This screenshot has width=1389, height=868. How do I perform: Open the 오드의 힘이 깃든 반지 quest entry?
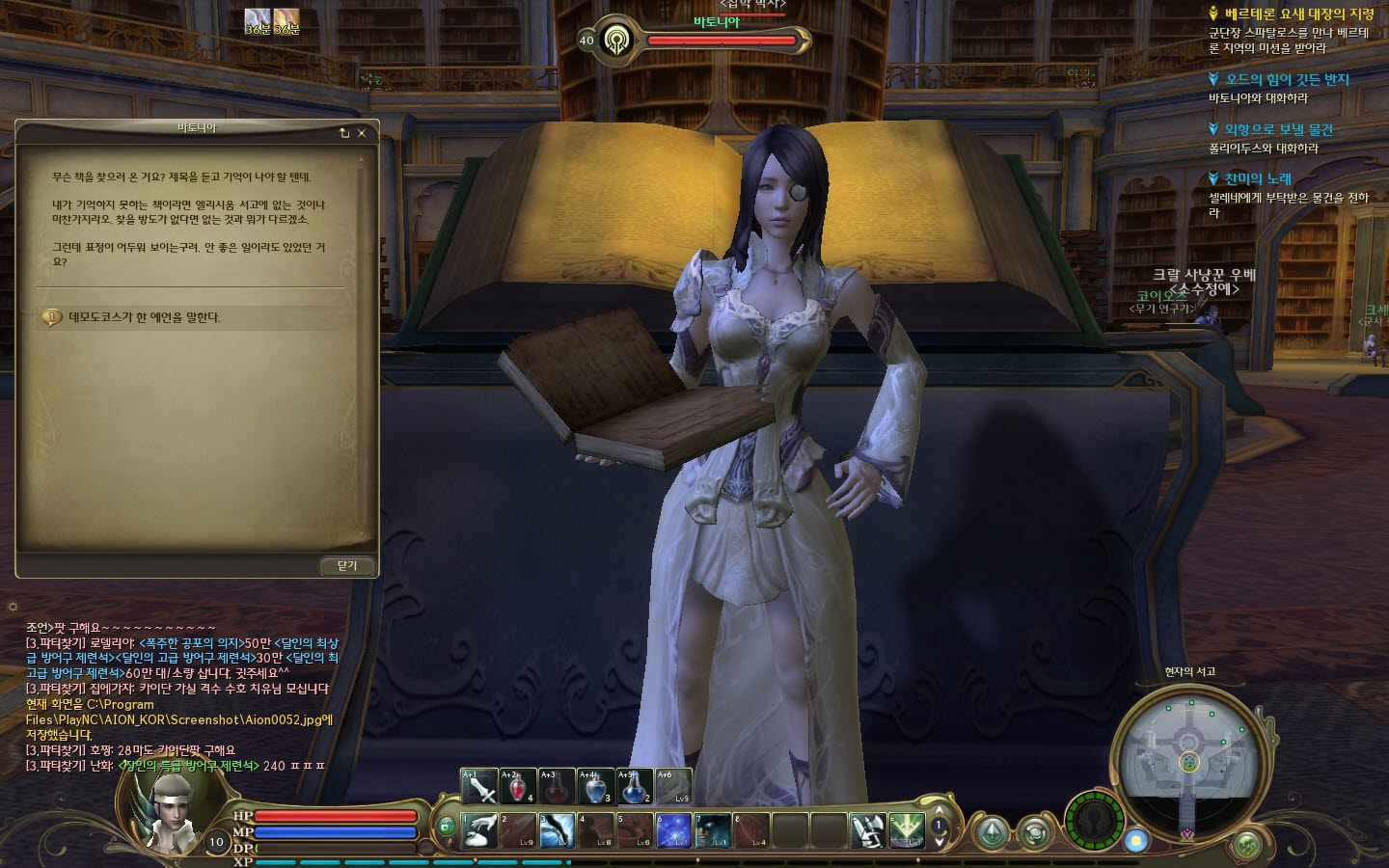click(1287, 80)
